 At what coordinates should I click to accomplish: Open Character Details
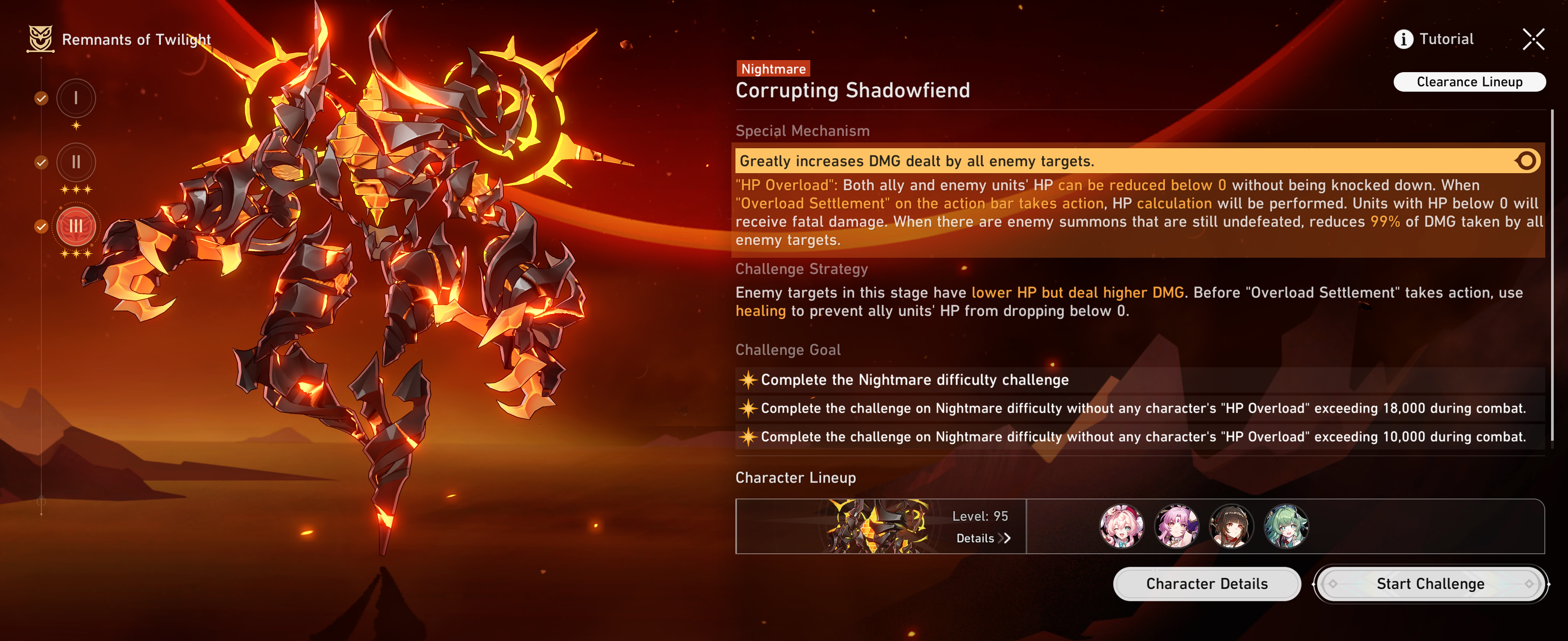[x=1206, y=584]
